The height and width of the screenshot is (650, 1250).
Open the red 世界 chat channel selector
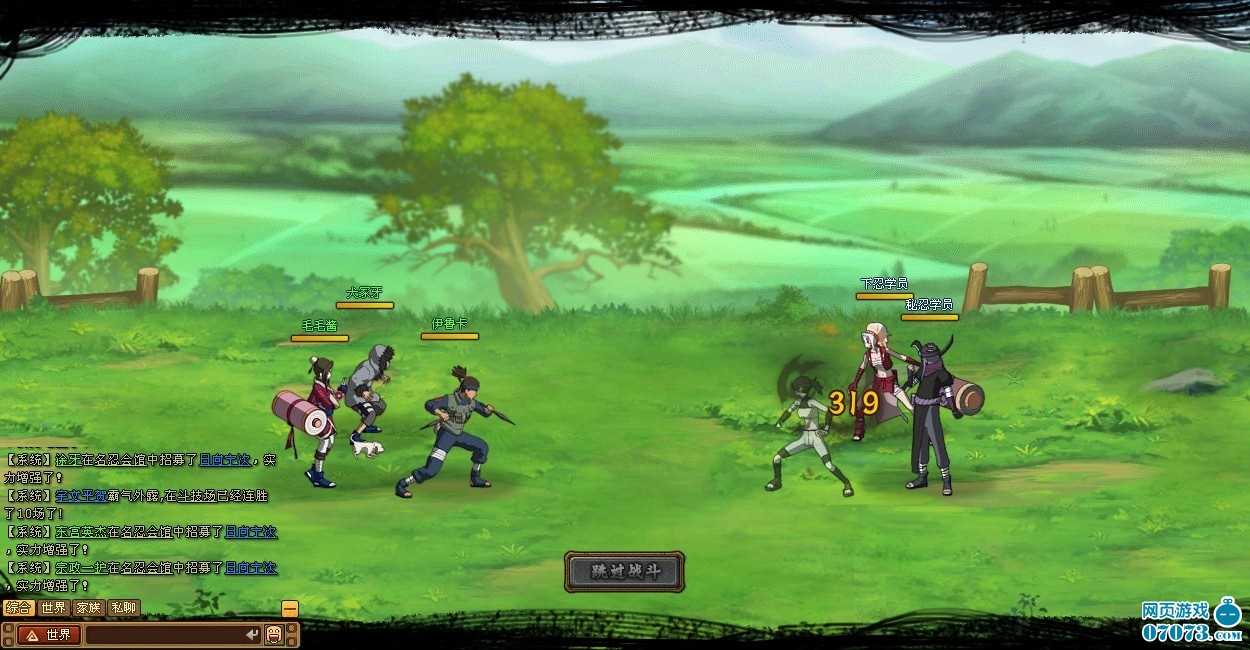(49, 634)
